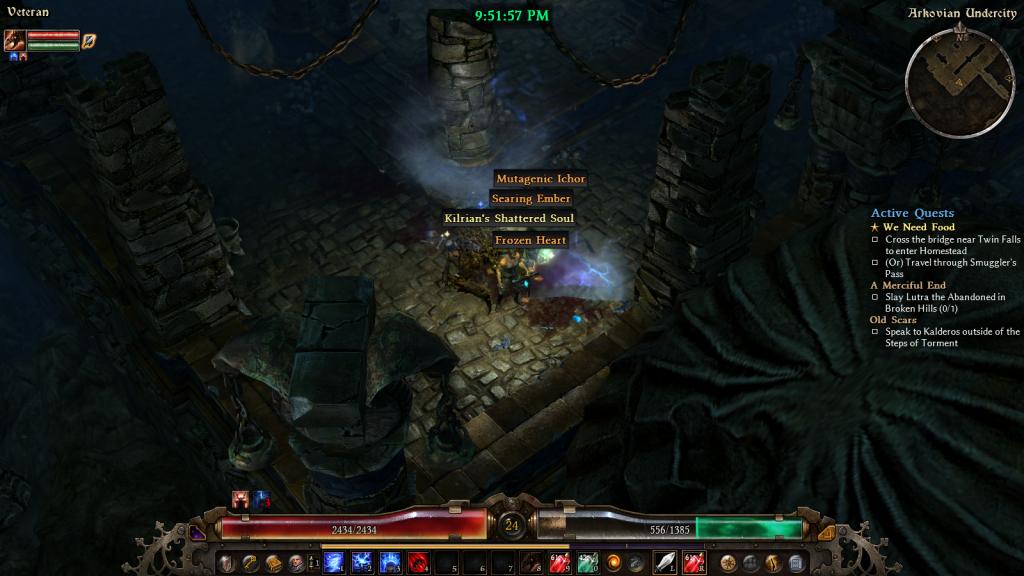Select the Old Scars quest entry
1024x576 pixels.
[x=892, y=320]
